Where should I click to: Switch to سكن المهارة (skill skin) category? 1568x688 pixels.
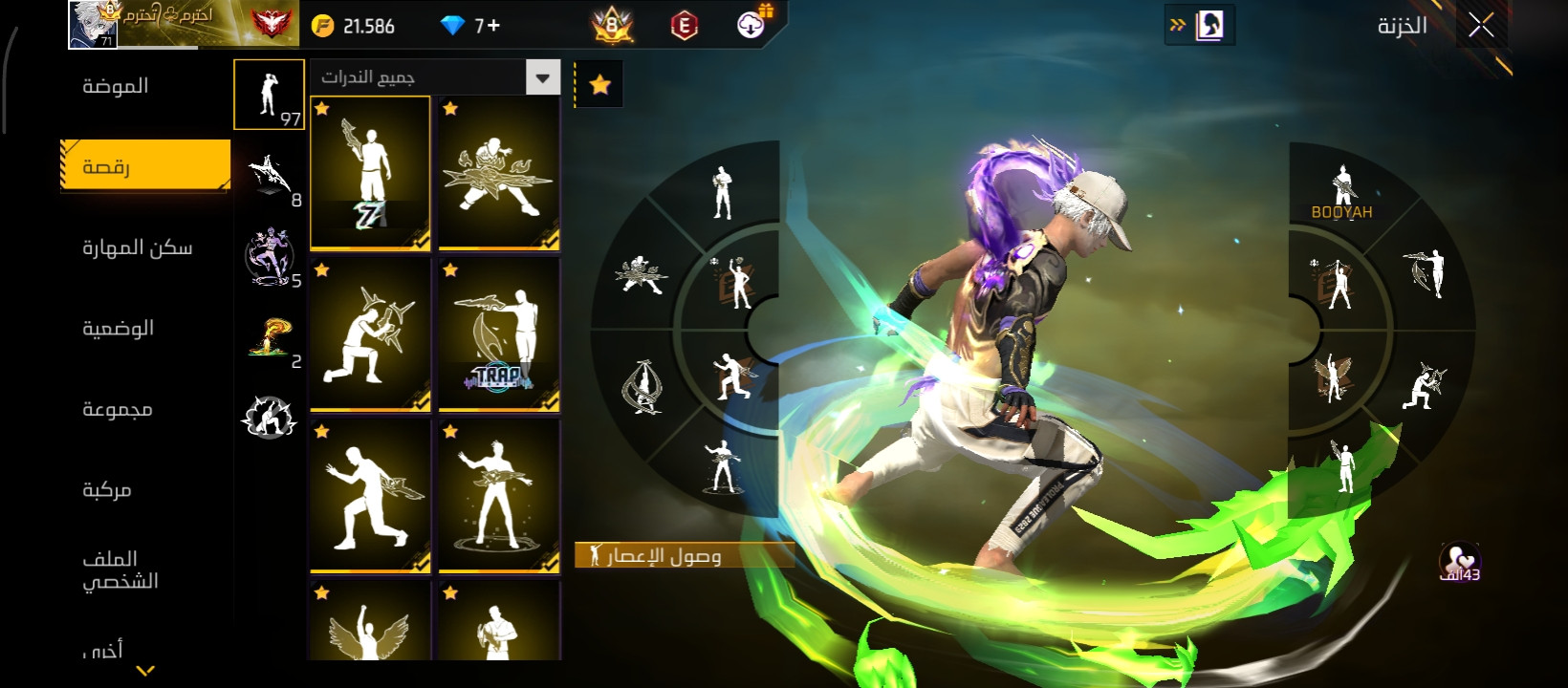pos(137,247)
